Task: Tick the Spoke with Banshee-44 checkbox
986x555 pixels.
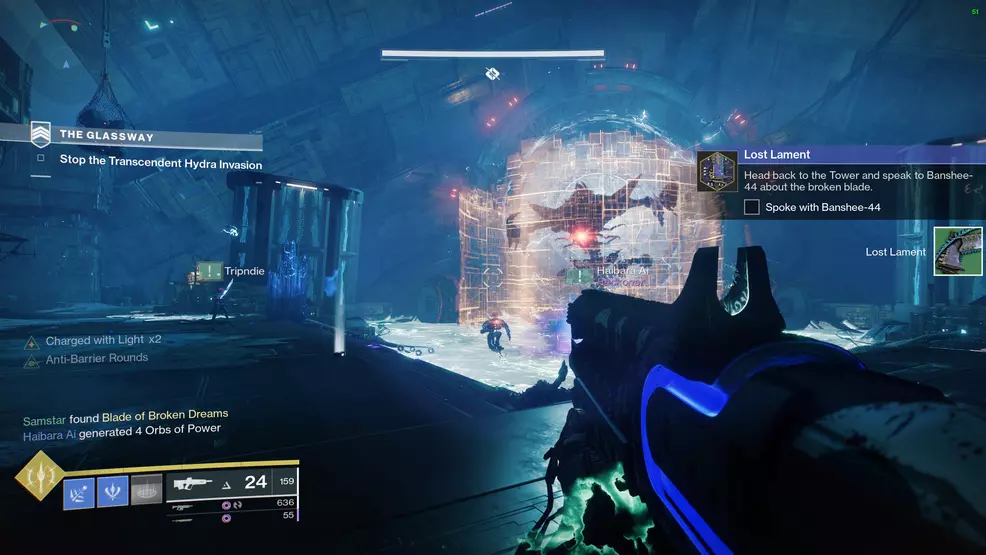Action: [752, 207]
